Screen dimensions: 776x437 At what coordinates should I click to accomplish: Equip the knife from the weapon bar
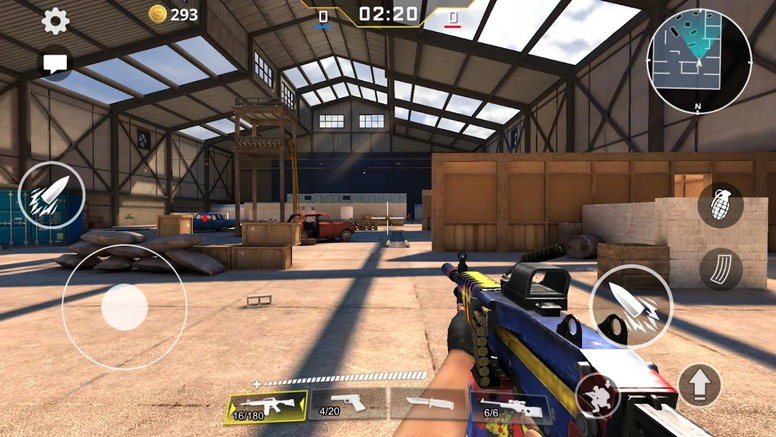tap(428, 404)
